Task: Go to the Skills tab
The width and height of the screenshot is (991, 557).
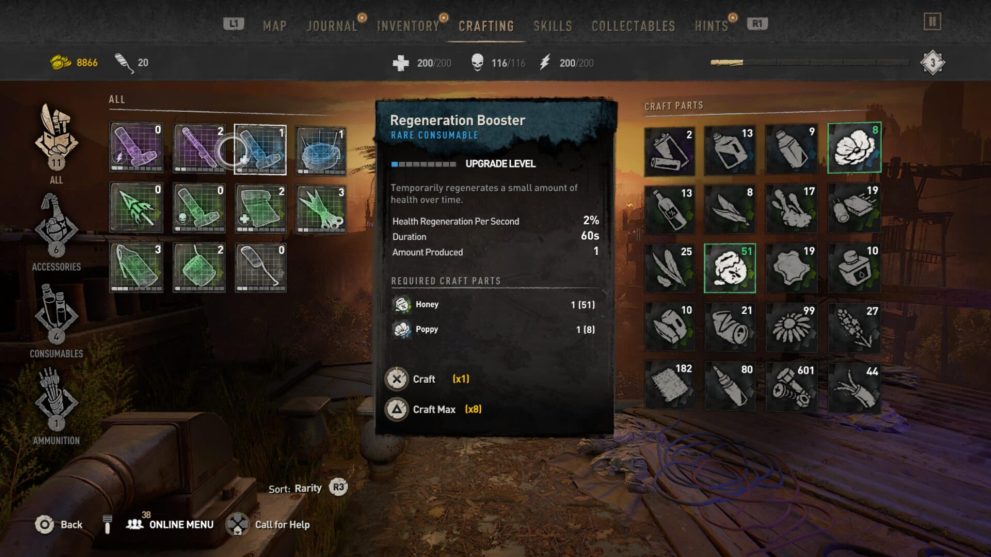Action: [552, 25]
